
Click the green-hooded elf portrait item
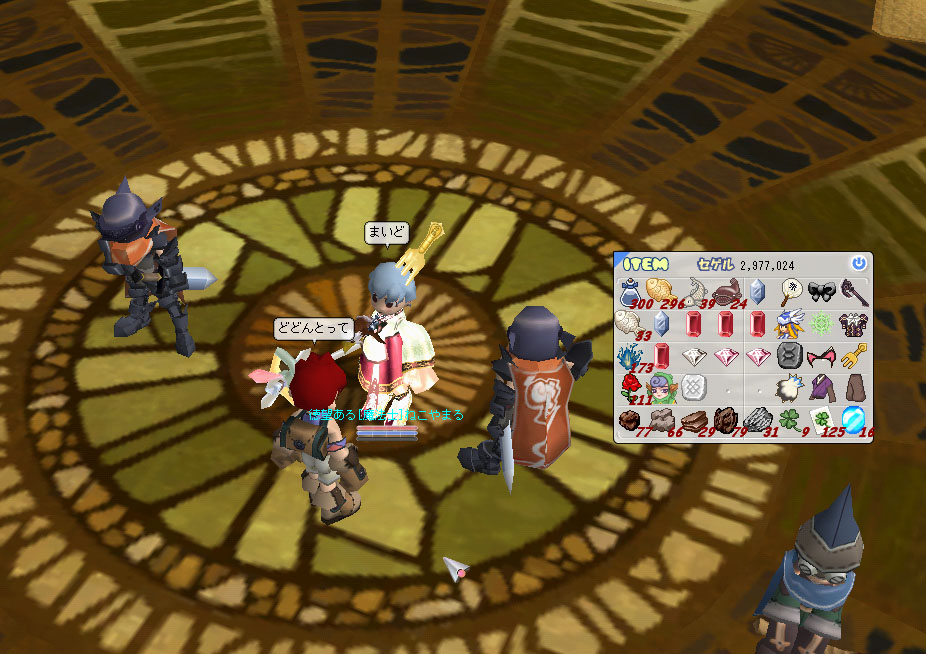point(661,387)
